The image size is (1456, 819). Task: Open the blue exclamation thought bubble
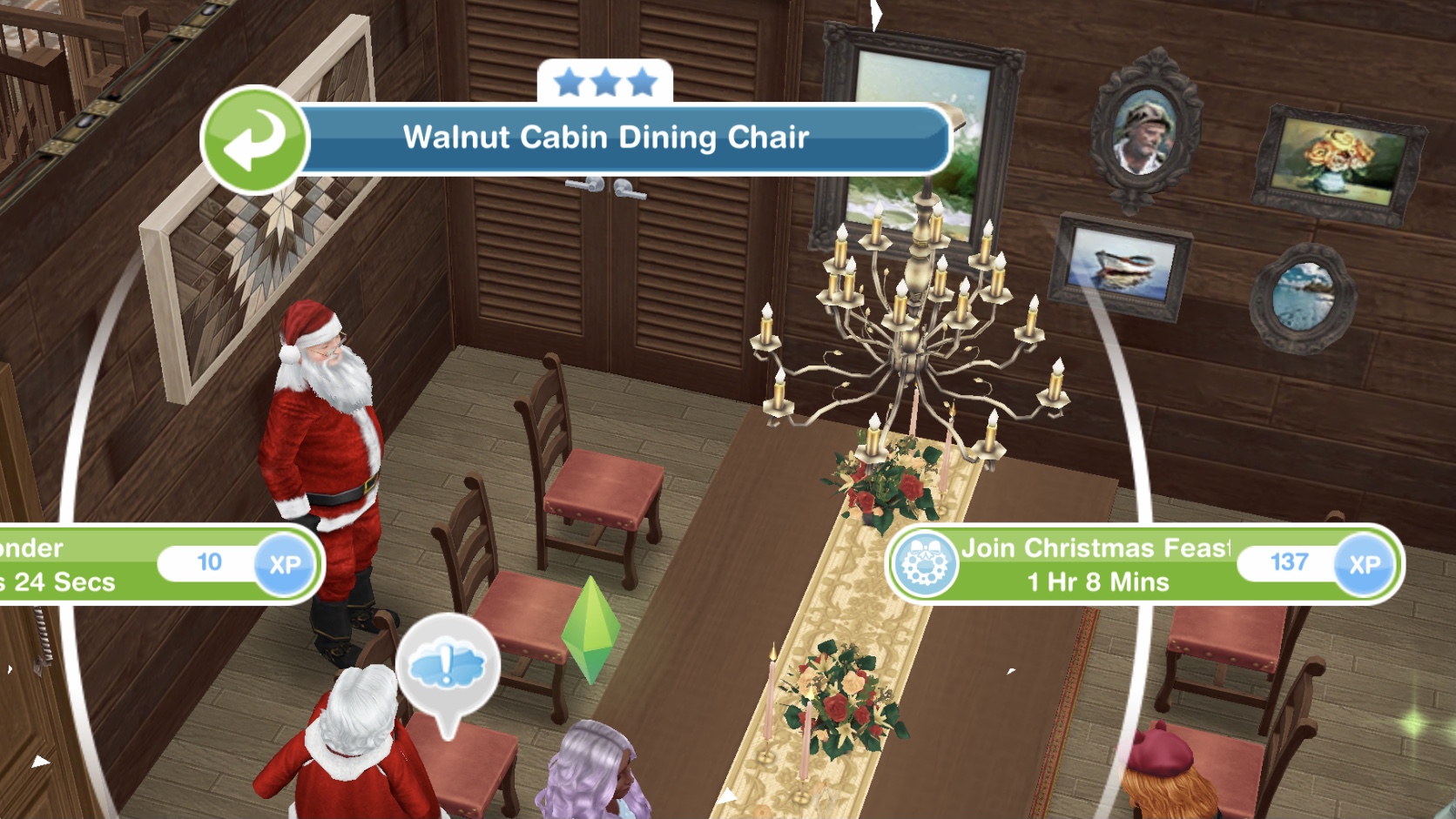point(448,668)
